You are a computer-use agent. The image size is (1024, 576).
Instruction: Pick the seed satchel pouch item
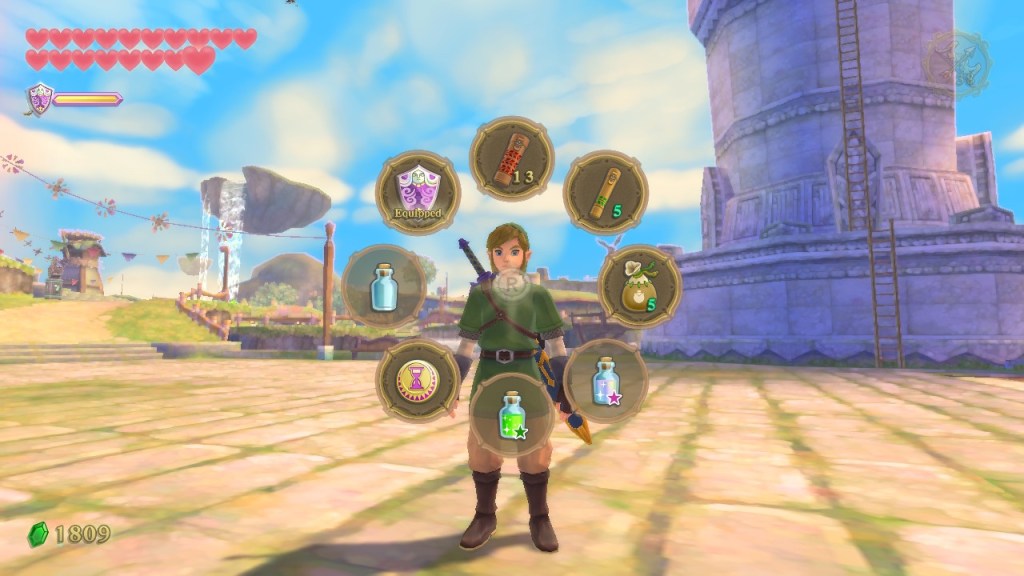click(640, 287)
